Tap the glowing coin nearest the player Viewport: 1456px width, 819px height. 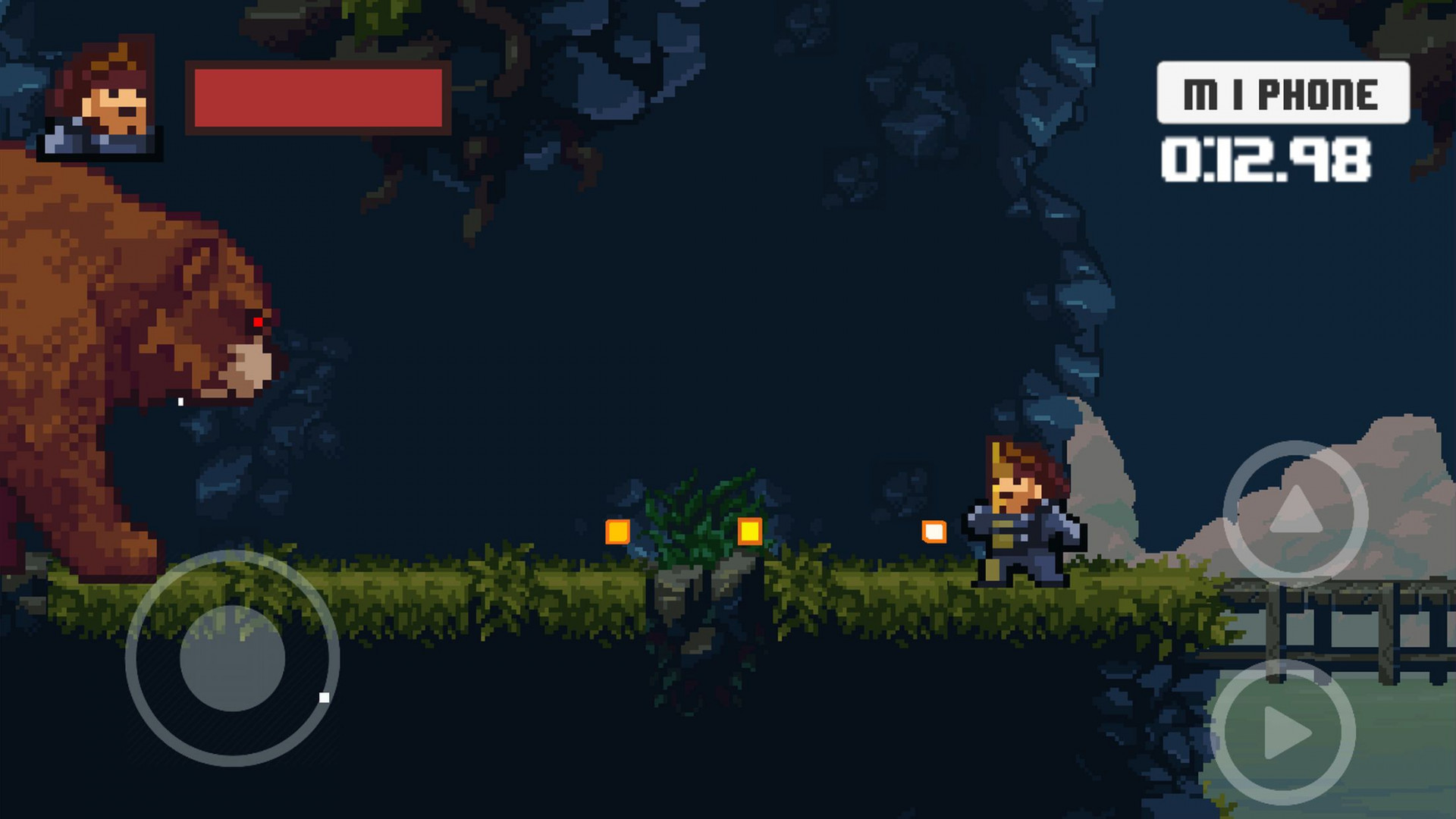934,533
